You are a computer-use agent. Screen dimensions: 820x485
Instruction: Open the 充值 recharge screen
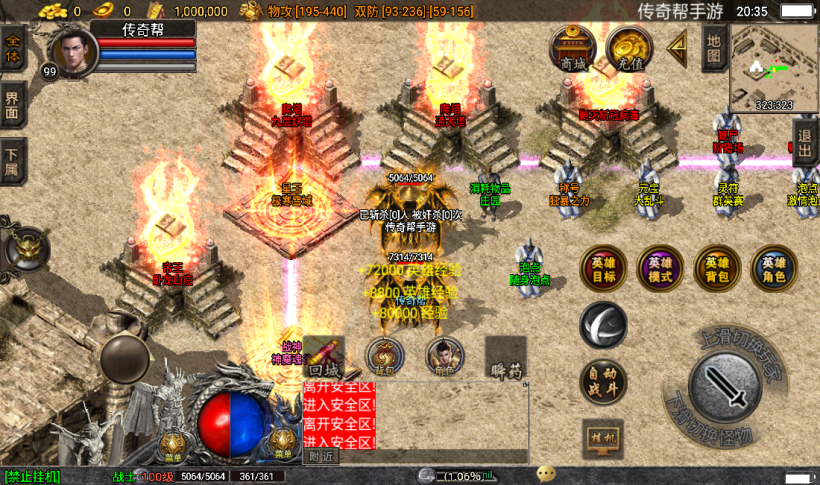tap(630, 47)
